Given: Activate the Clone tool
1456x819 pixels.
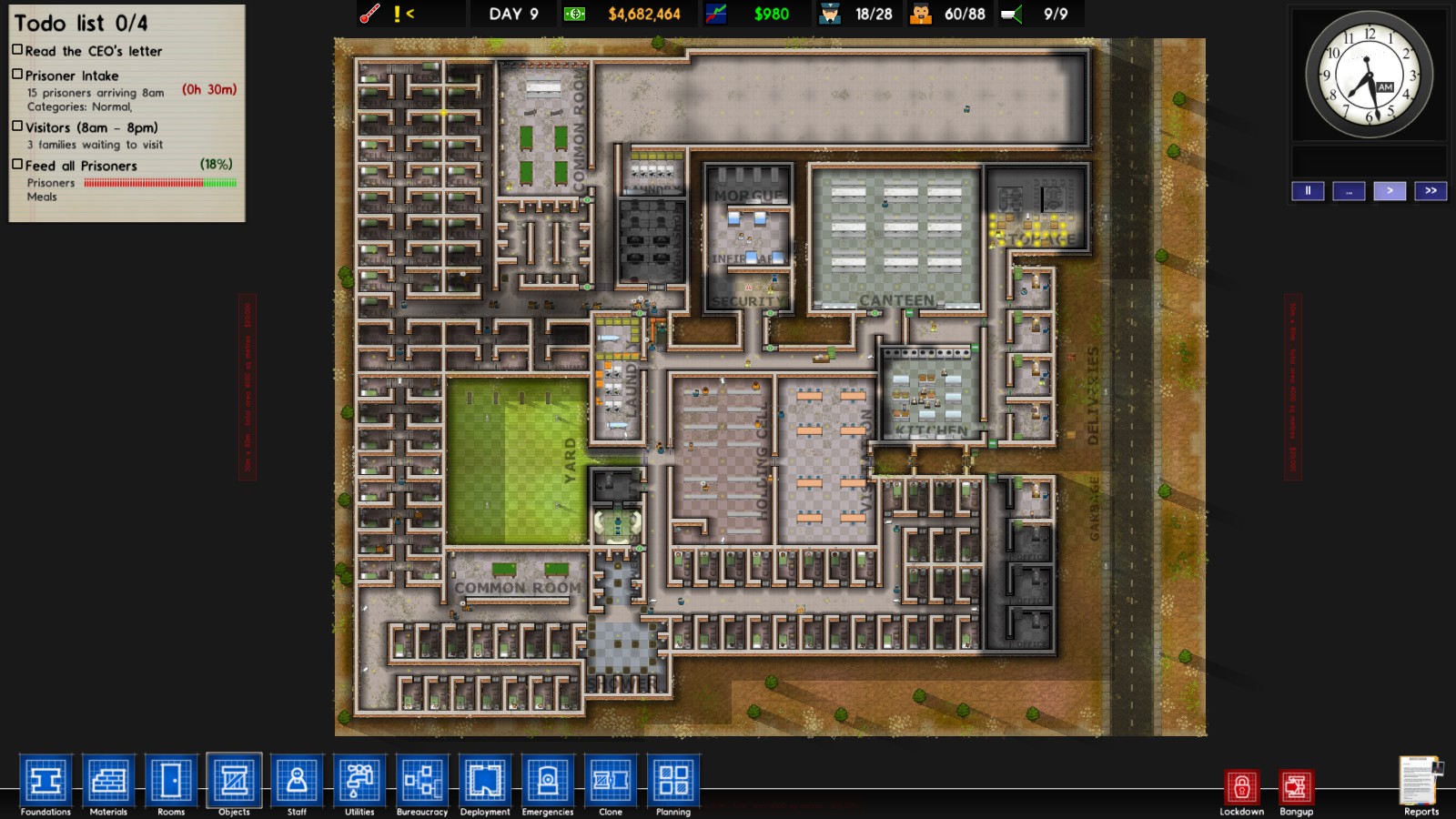Looking at the screenshot, I should pyautogui.click(x=611, y=781).
